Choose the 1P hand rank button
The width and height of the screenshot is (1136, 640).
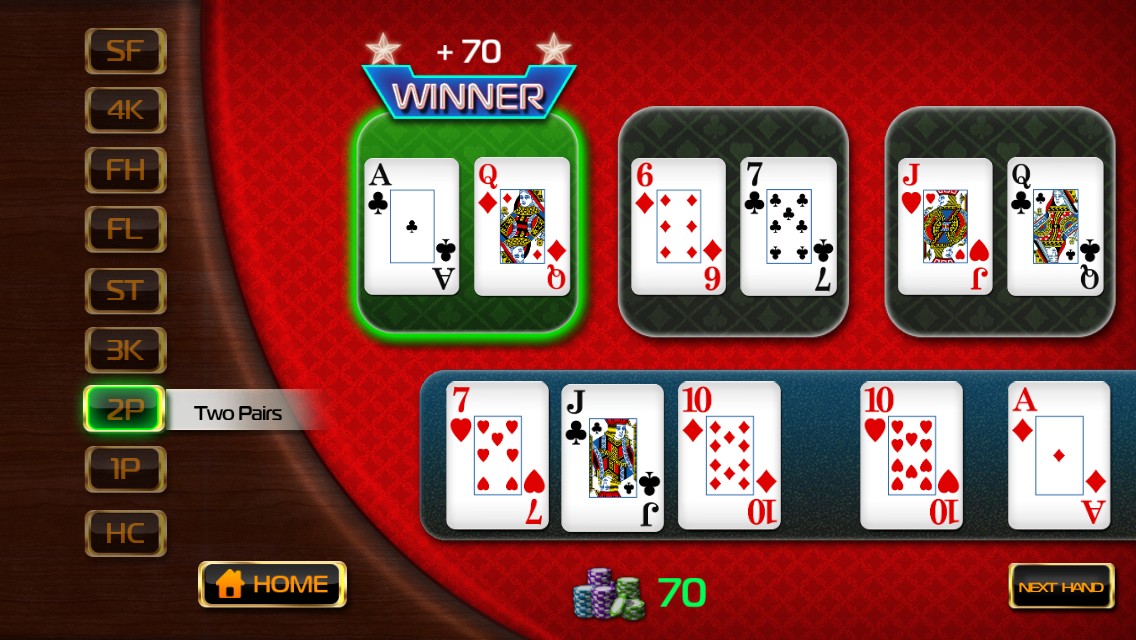tap(125, 469)
